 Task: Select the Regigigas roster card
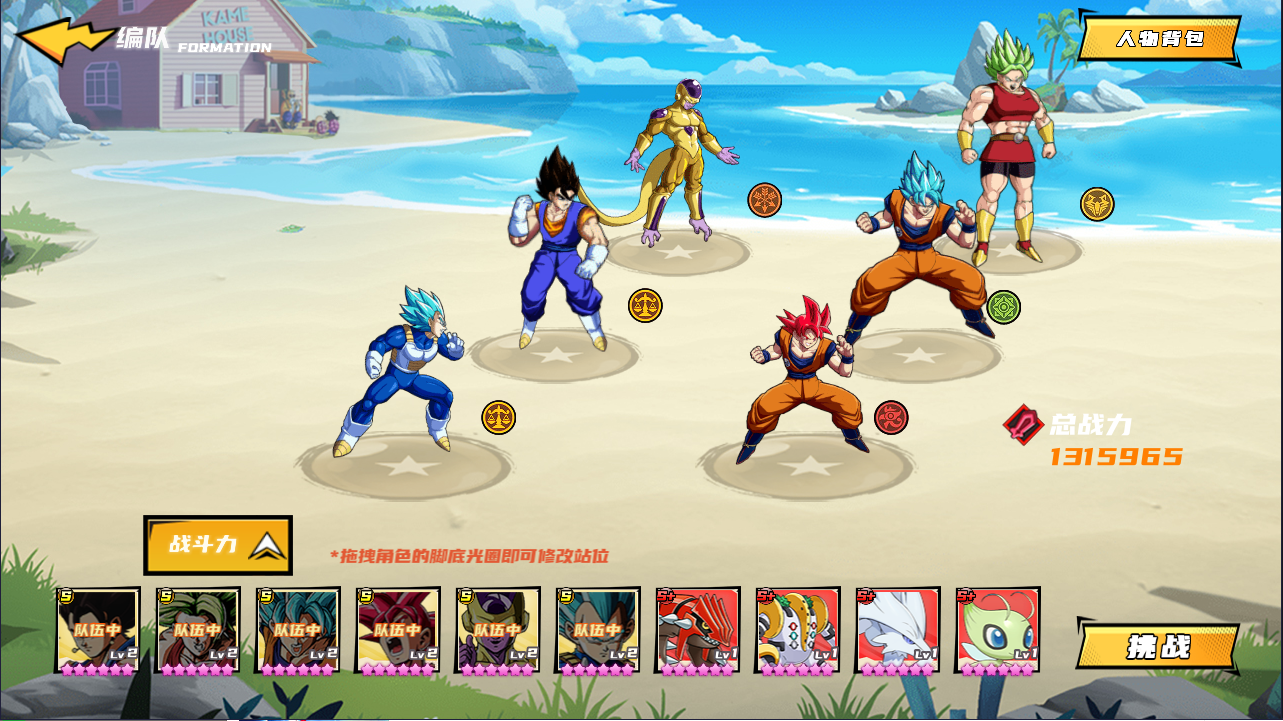point(798,630)
